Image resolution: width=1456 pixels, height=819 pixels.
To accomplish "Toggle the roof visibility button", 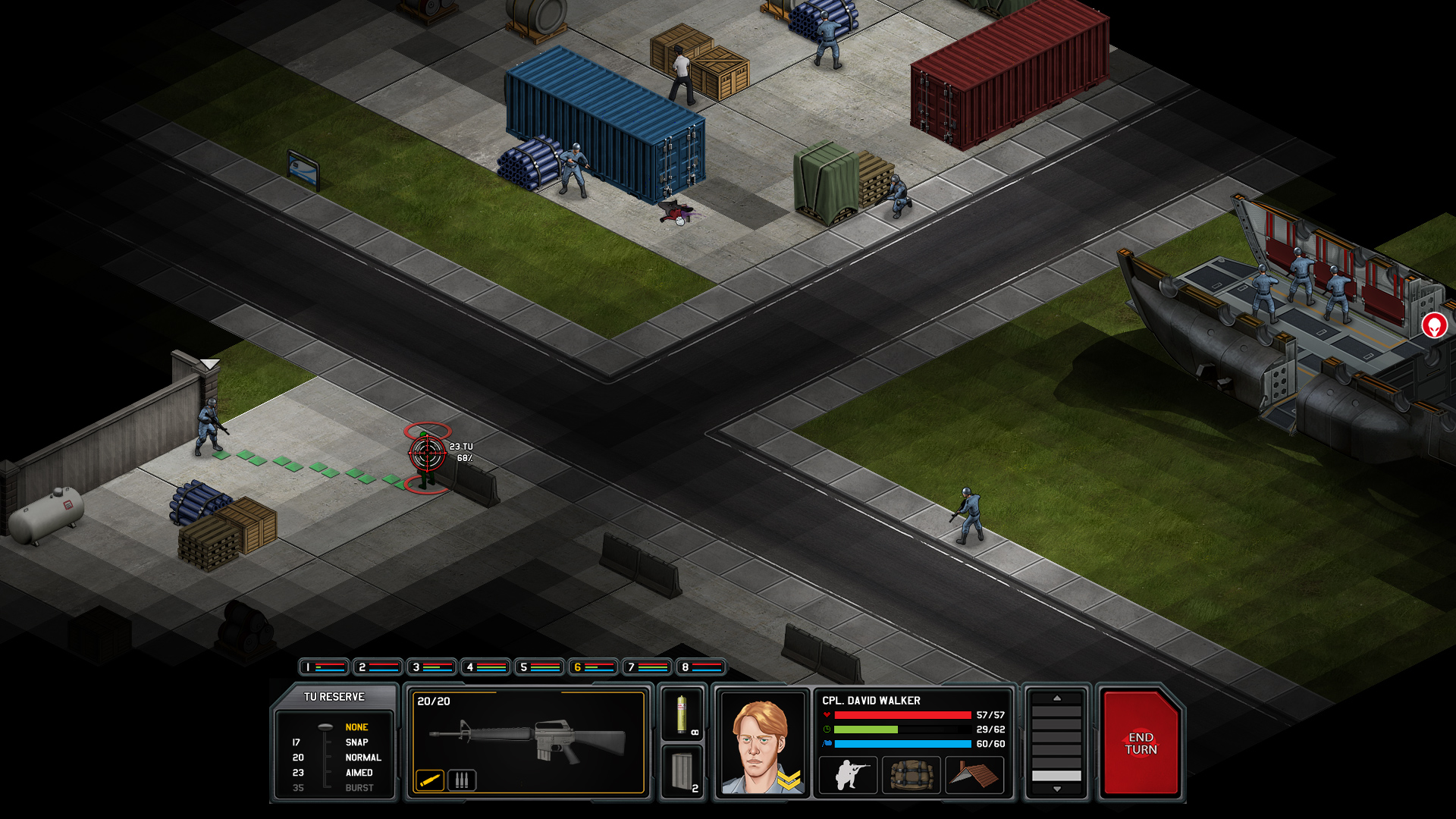I will coord(974,776).
